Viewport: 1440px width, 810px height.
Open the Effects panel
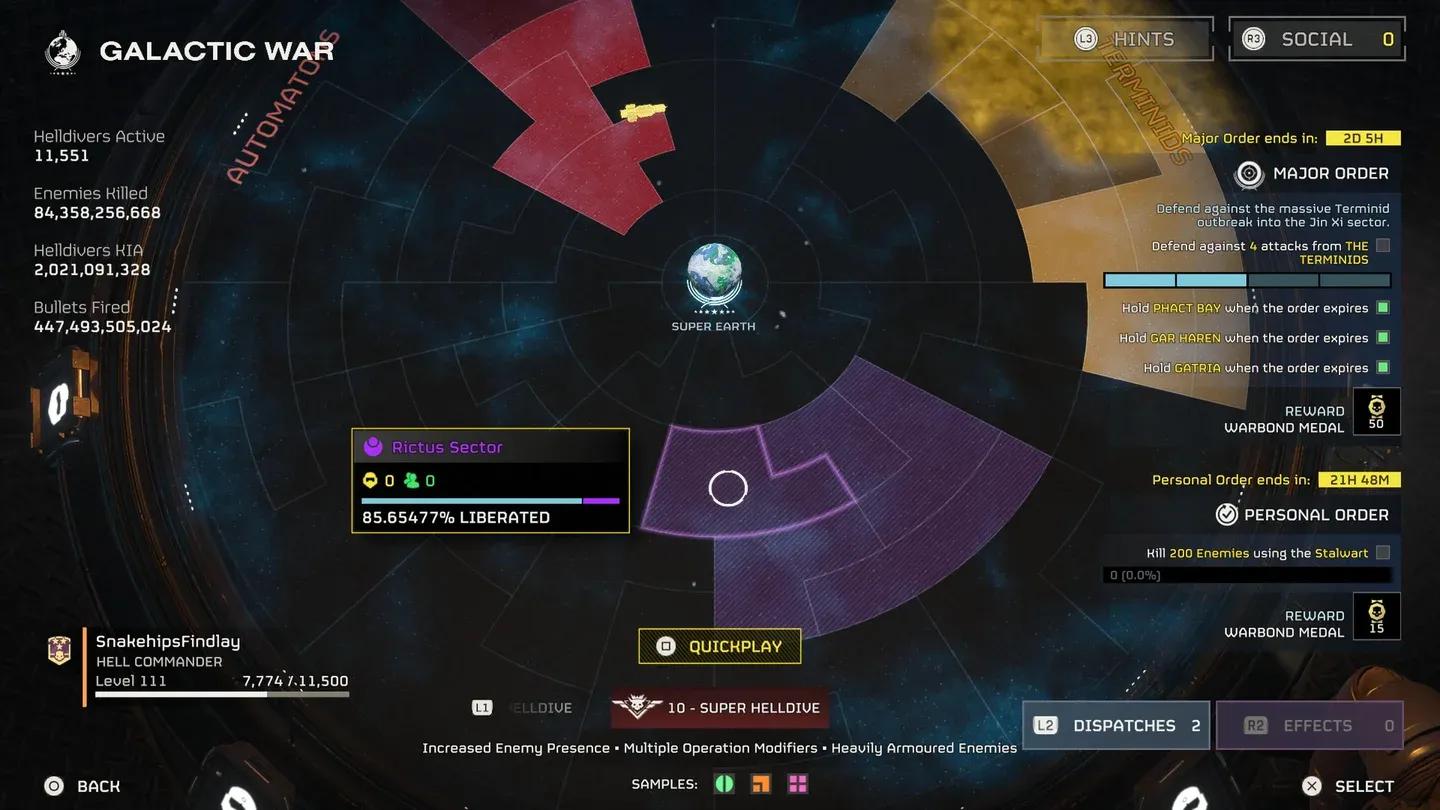[x=1310, y=725]
